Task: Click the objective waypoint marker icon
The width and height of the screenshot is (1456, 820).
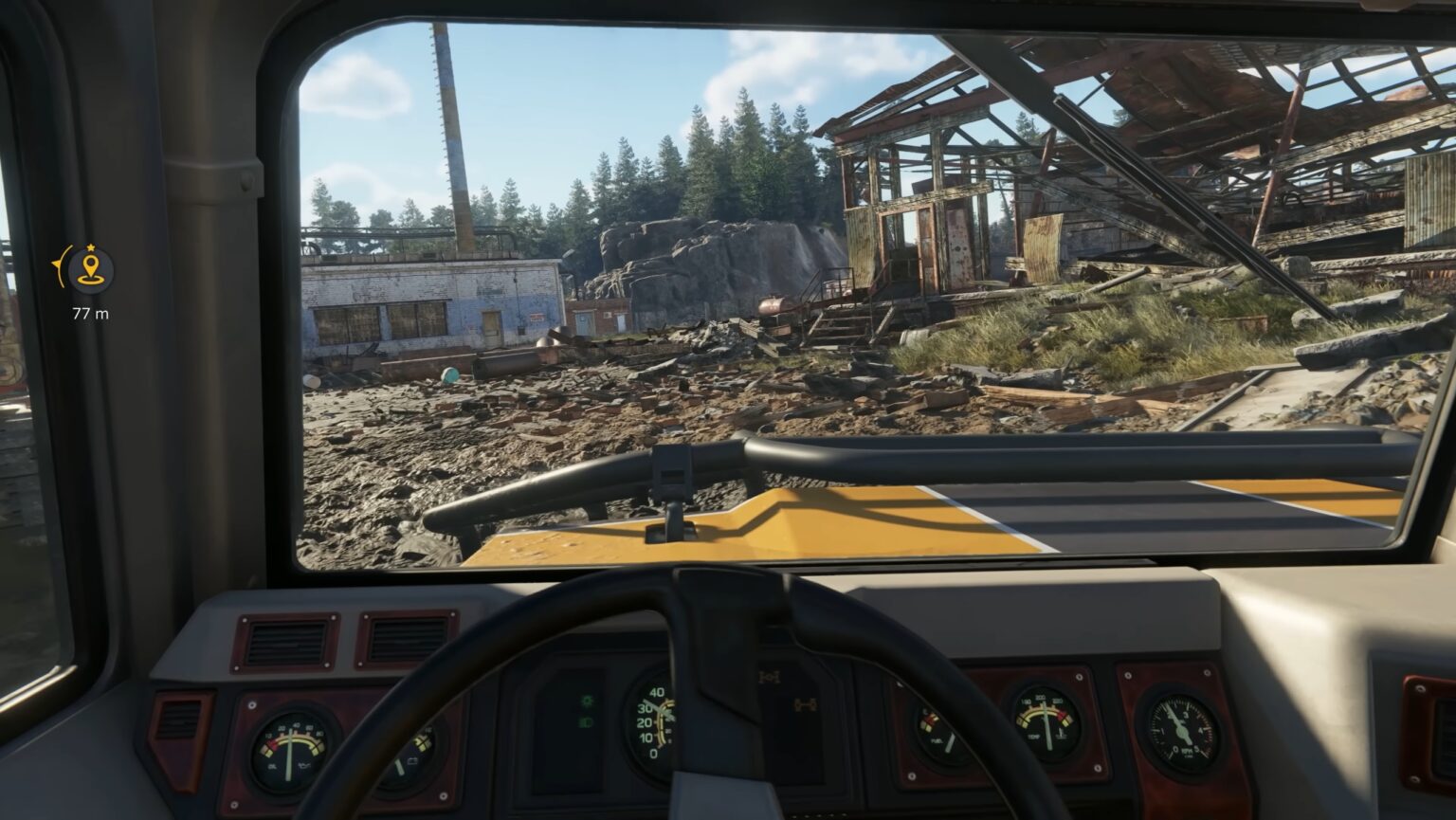Action: tap(91, 270)
